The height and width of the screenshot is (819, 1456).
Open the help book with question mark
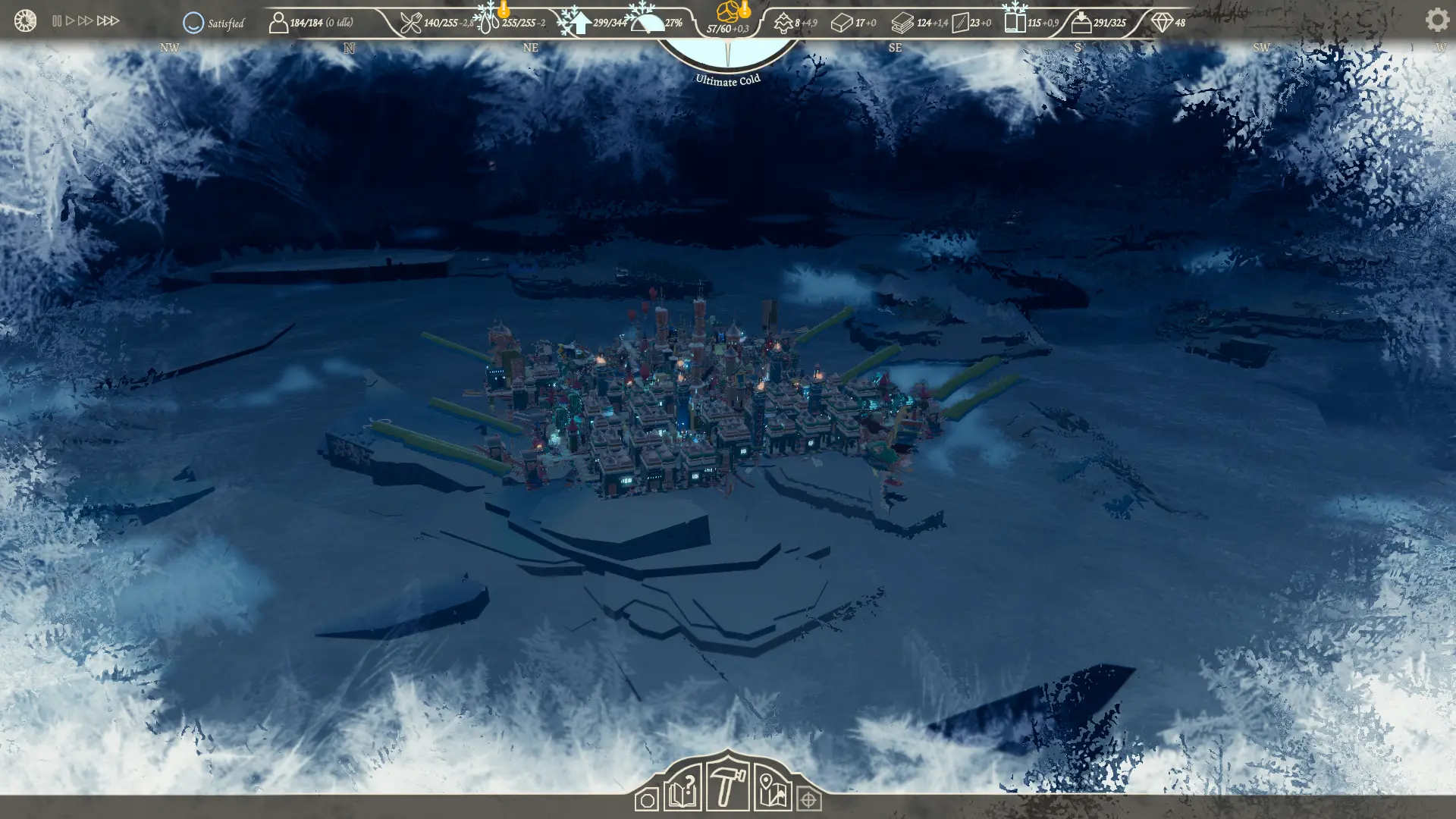(x=682, y=789)
